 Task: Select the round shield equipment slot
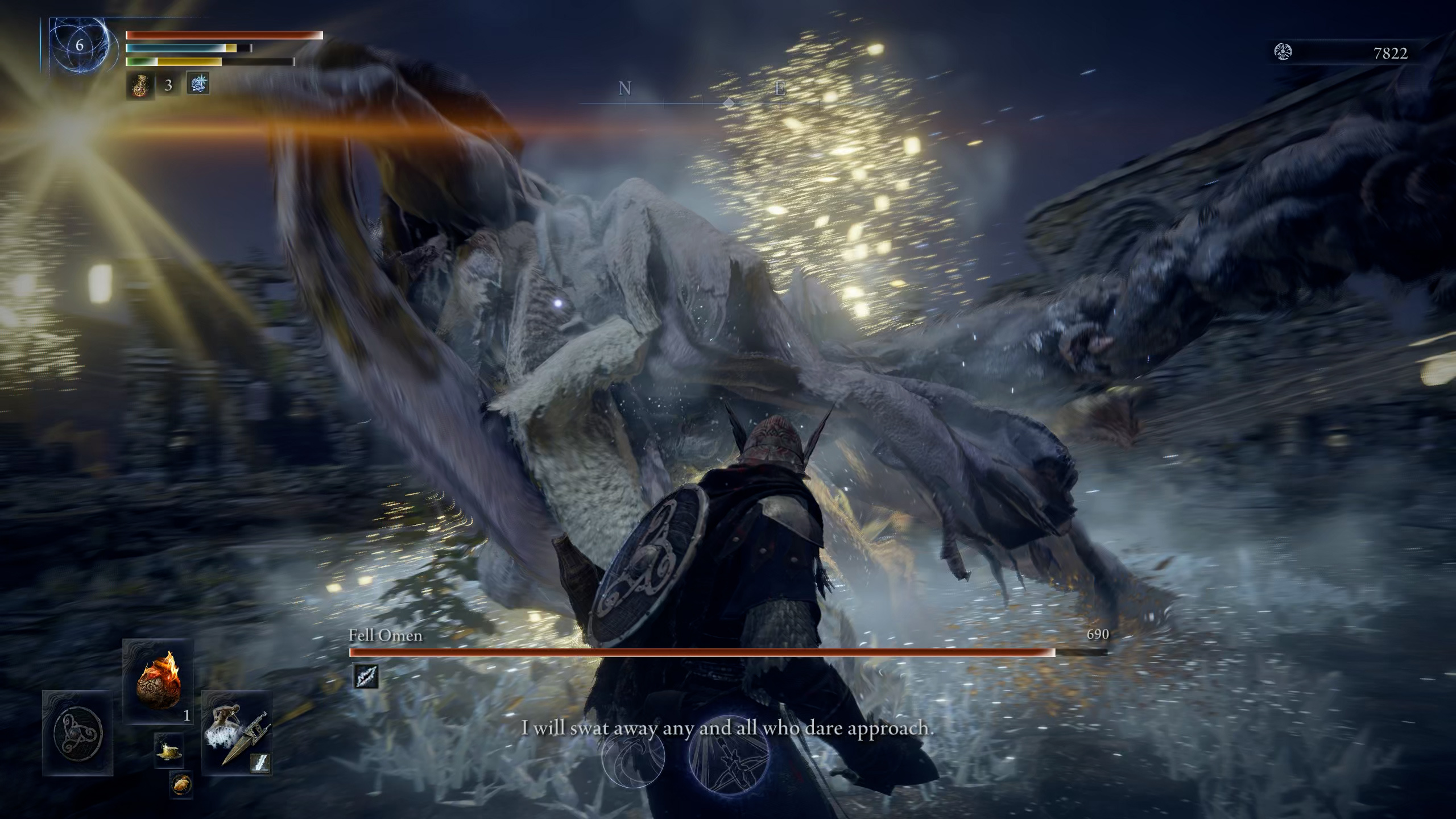click(78, 733)
